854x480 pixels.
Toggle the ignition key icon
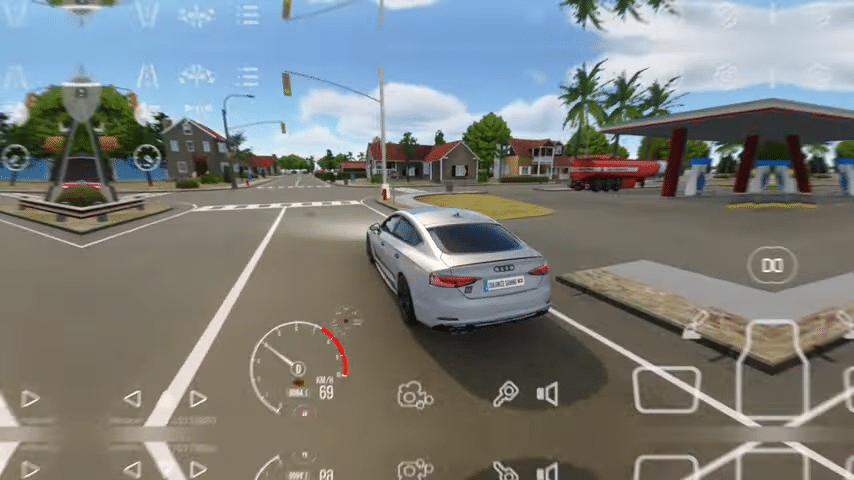click(x=506, y=394)
